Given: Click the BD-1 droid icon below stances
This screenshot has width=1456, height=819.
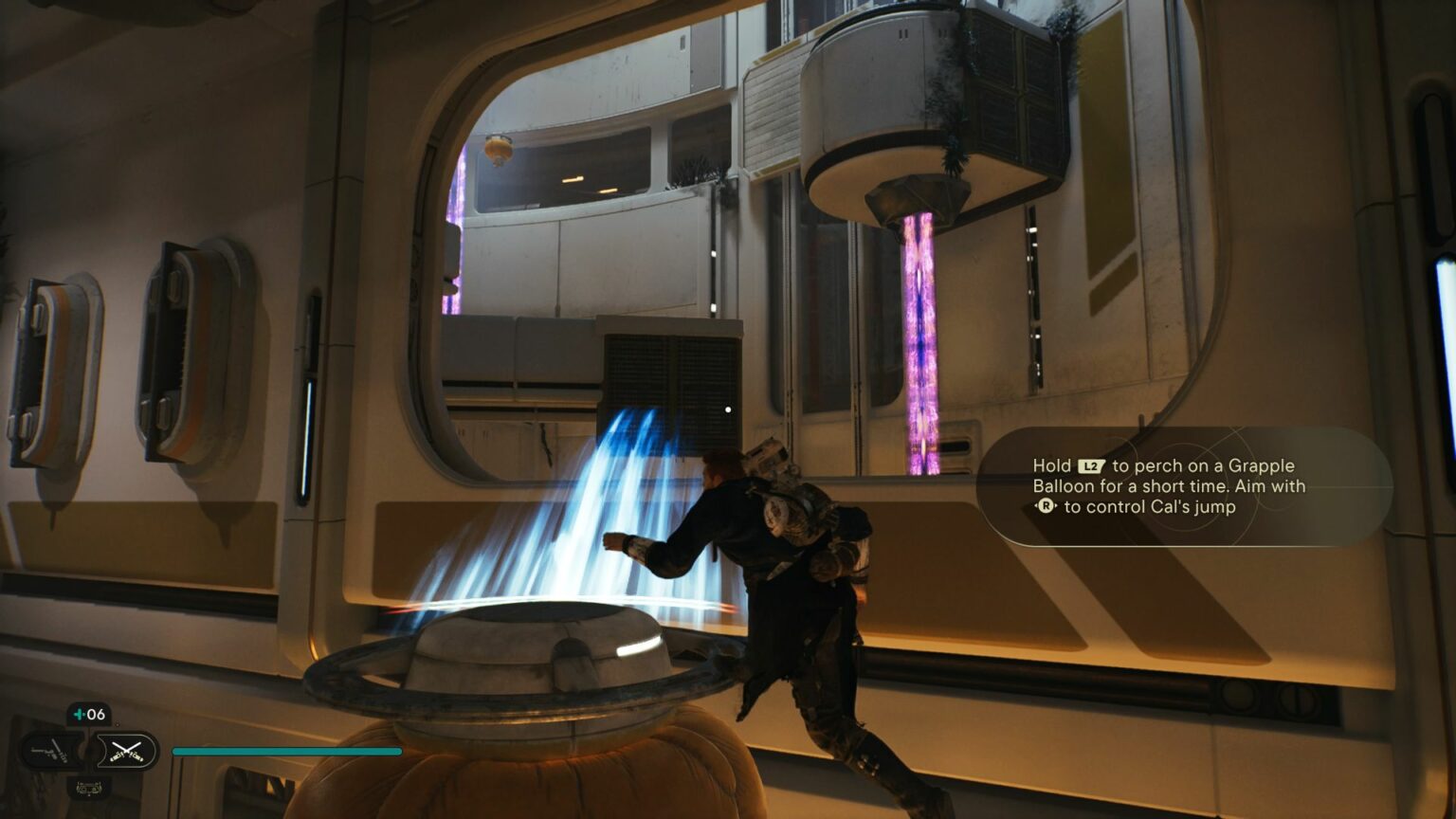Looking at the screenshot, I should click(x=89, y=787).
